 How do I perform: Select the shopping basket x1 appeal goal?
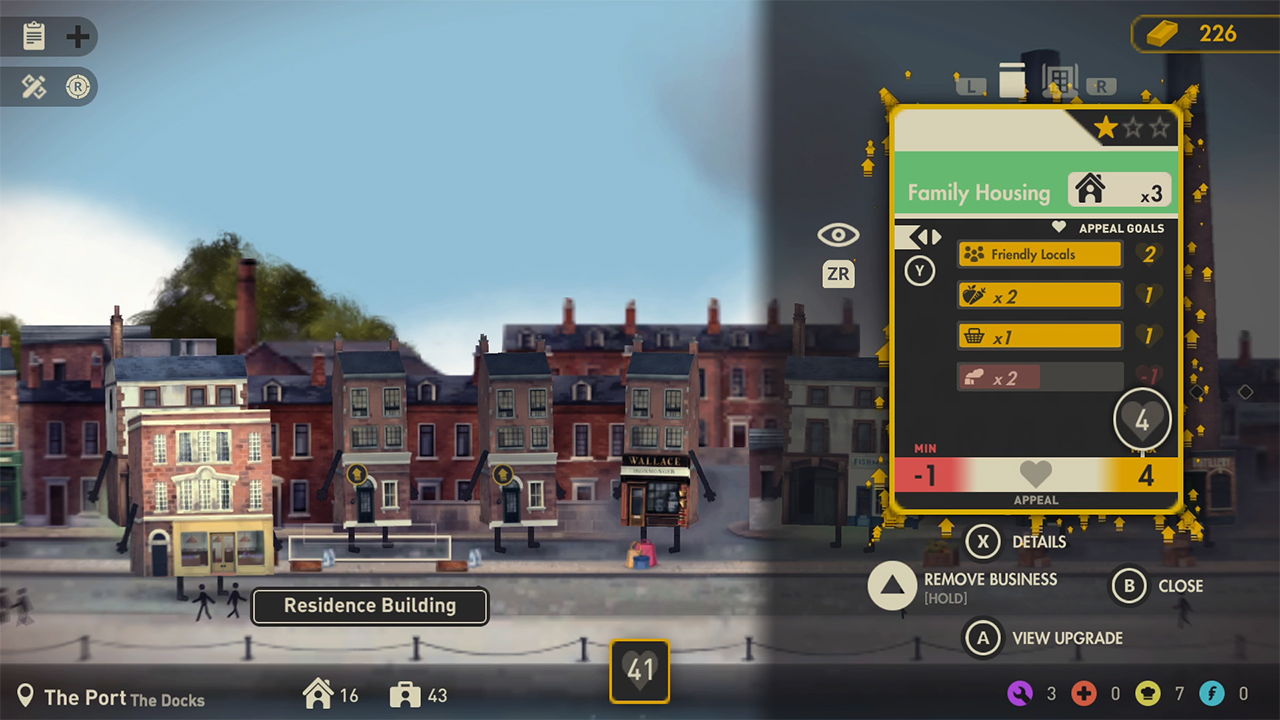(1039, 336)
